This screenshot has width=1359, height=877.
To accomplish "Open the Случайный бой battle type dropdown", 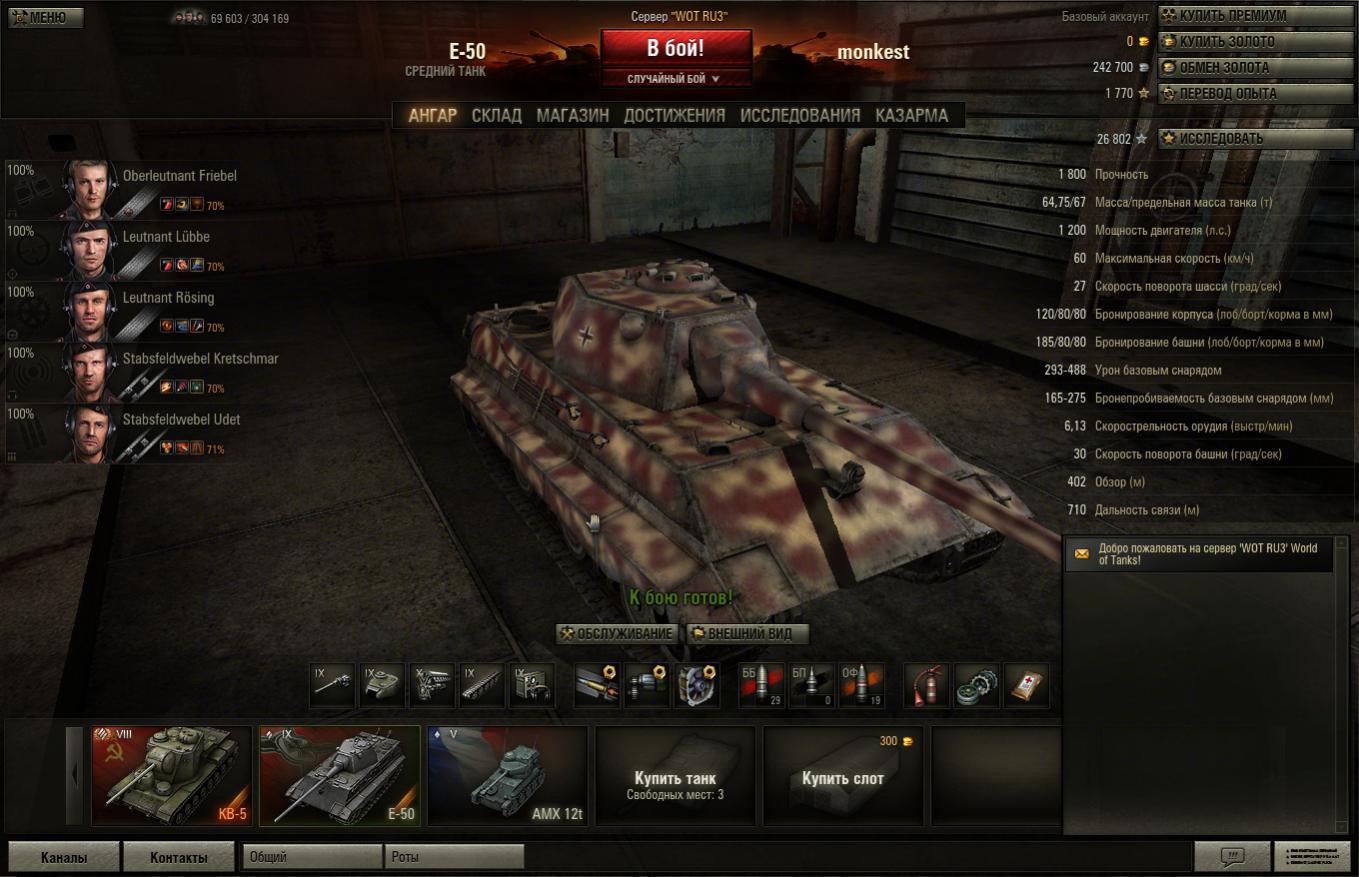I will pyautogui.click(x=675, y=79).
